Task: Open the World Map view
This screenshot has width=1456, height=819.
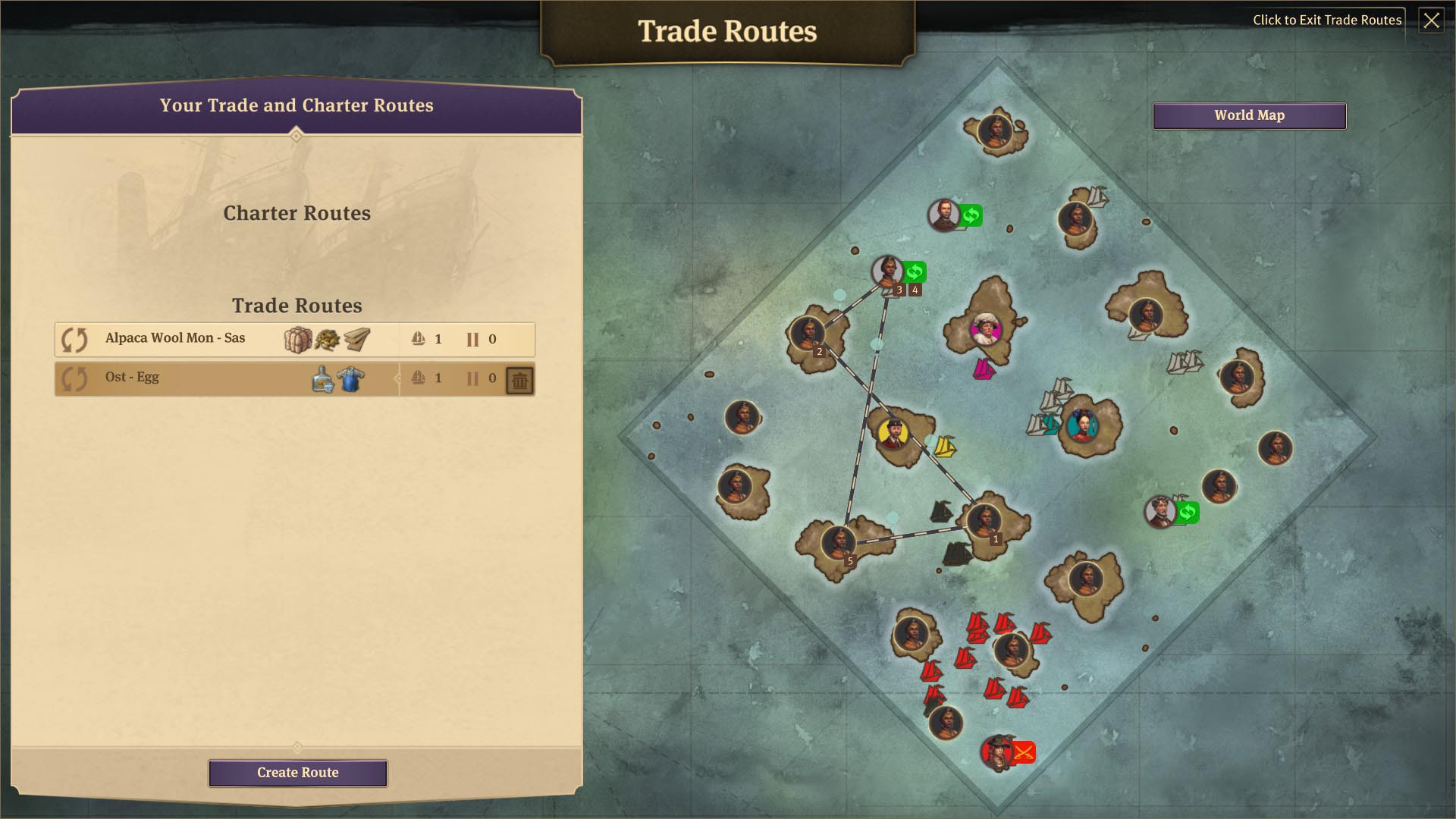Action: tap(1249, 115)
